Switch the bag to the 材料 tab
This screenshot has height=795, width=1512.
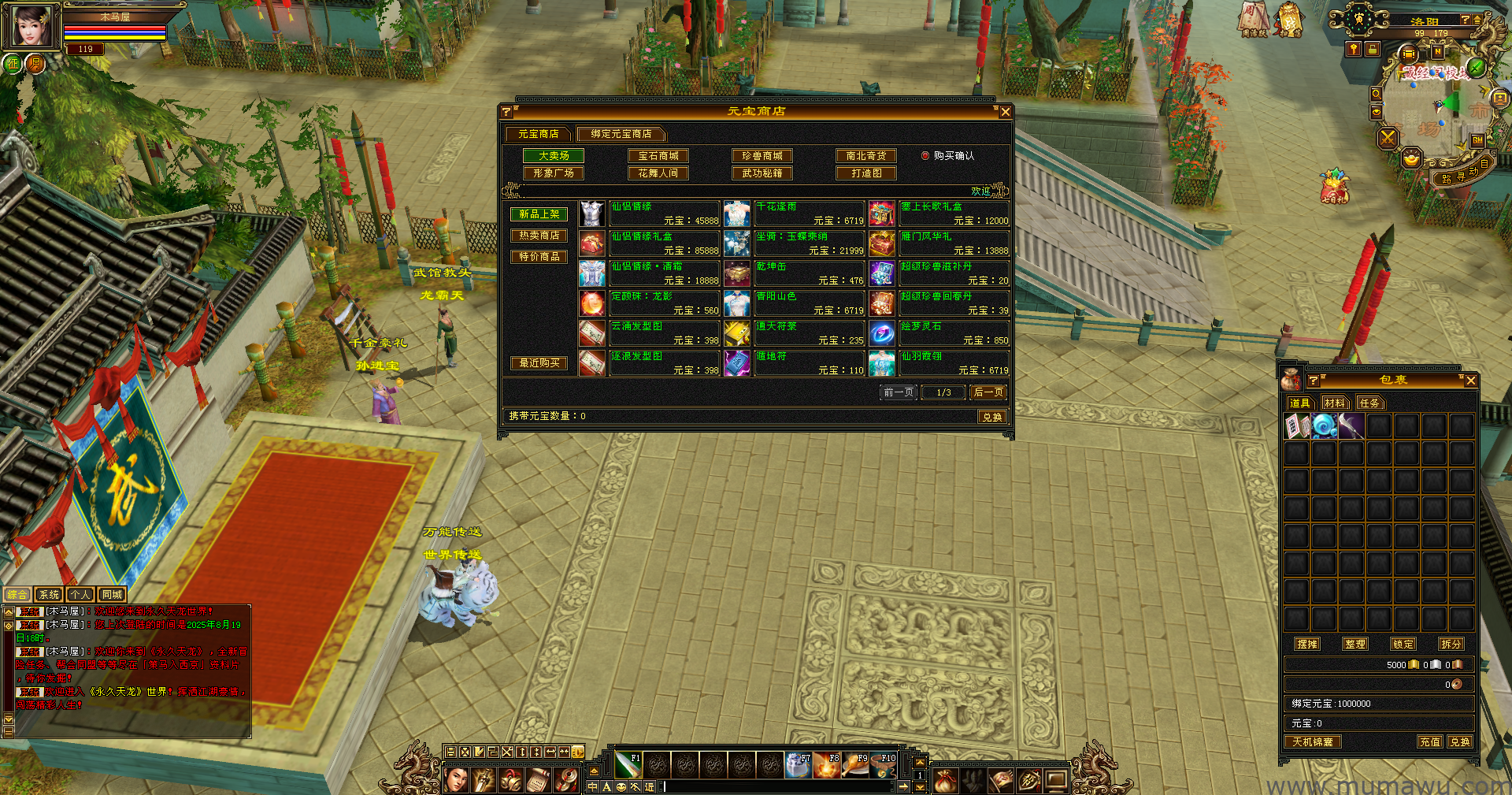pos(1335,403)
